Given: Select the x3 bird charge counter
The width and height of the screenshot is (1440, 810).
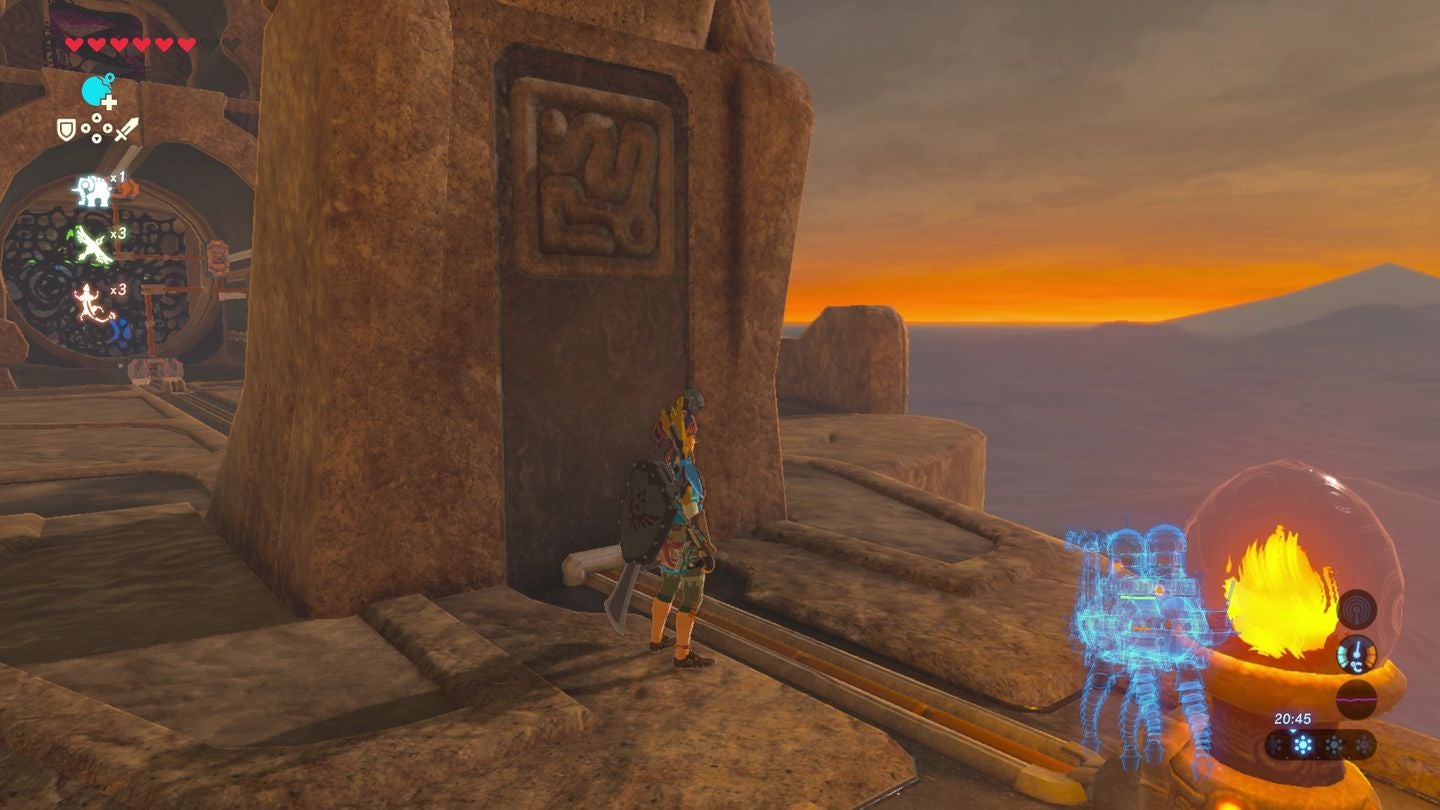Looking at the screenshot, I should pyautogui.click(x=118, y=232).
